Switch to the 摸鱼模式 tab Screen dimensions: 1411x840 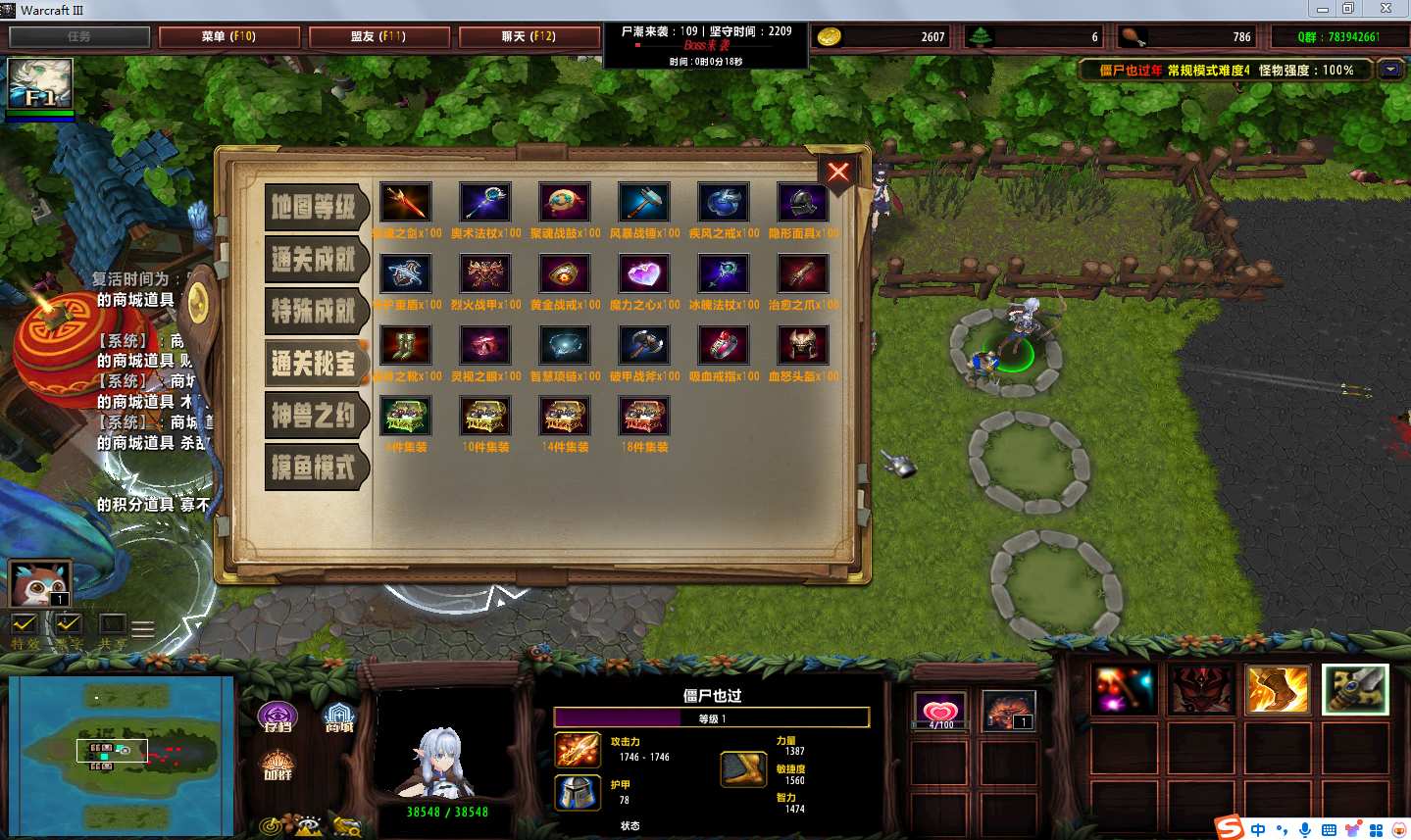[x=315, y=469]
